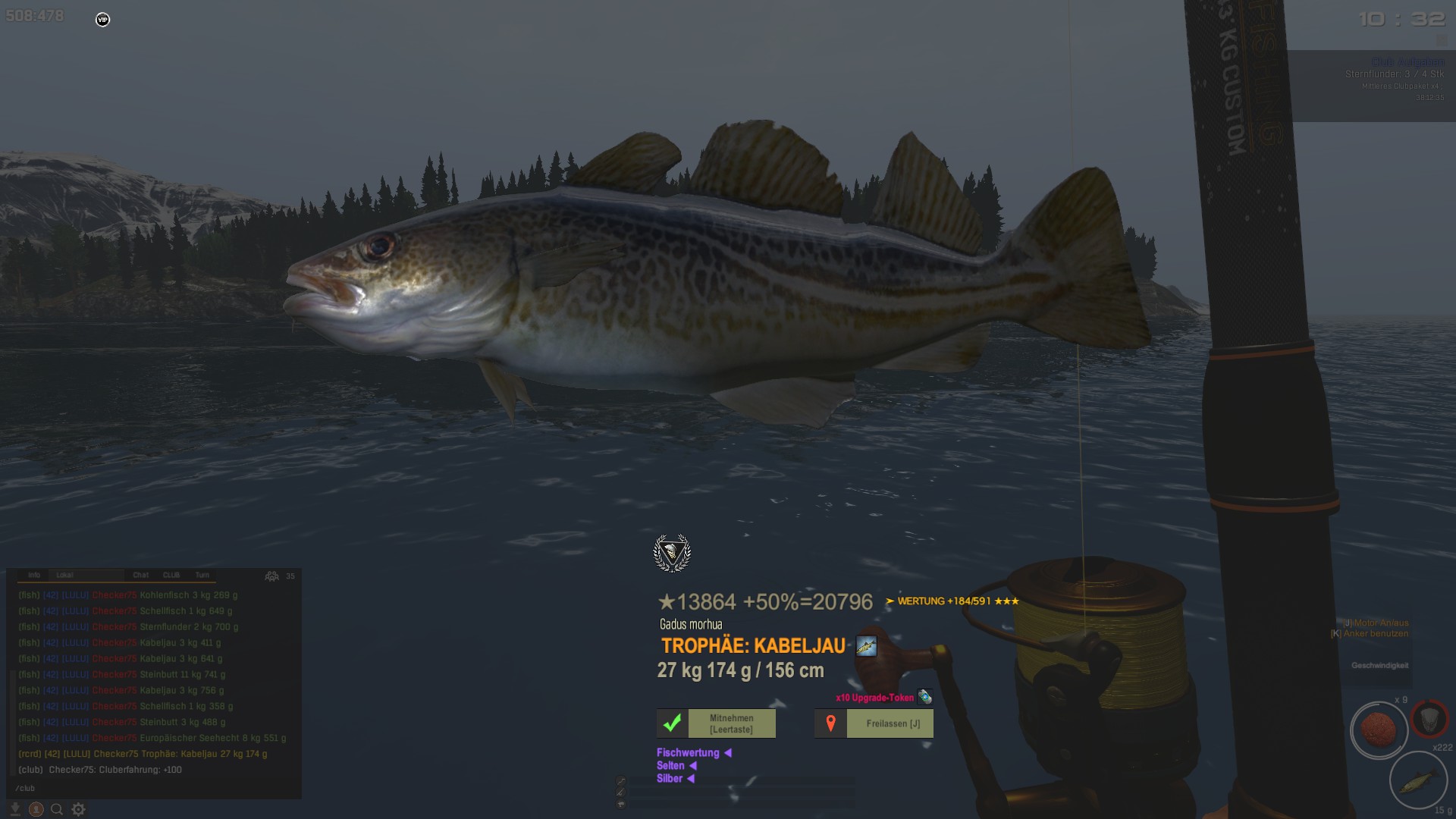Select the baitfish slot with x222
This screenshot has height=819, width=1456.
(1418, 780)
